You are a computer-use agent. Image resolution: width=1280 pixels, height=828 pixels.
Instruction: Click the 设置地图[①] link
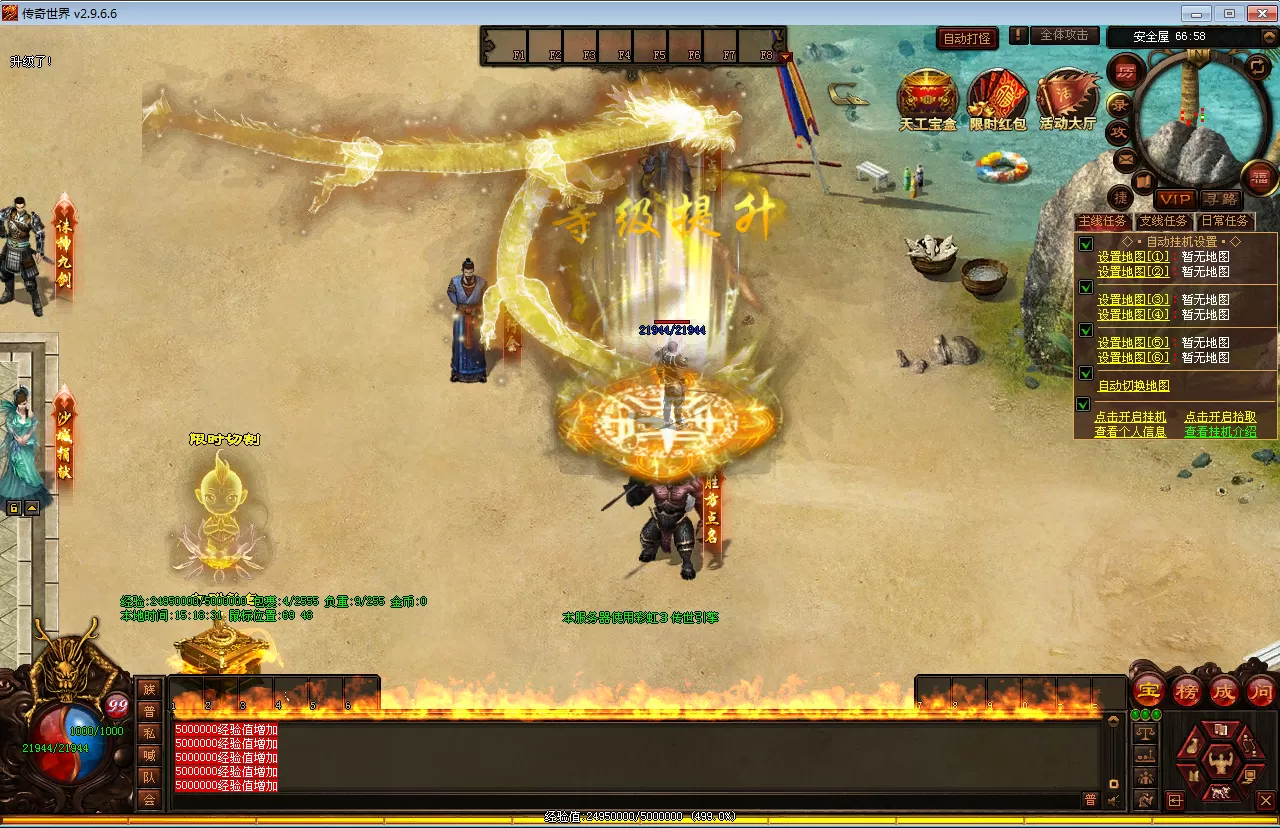[x=1133, y=257]
